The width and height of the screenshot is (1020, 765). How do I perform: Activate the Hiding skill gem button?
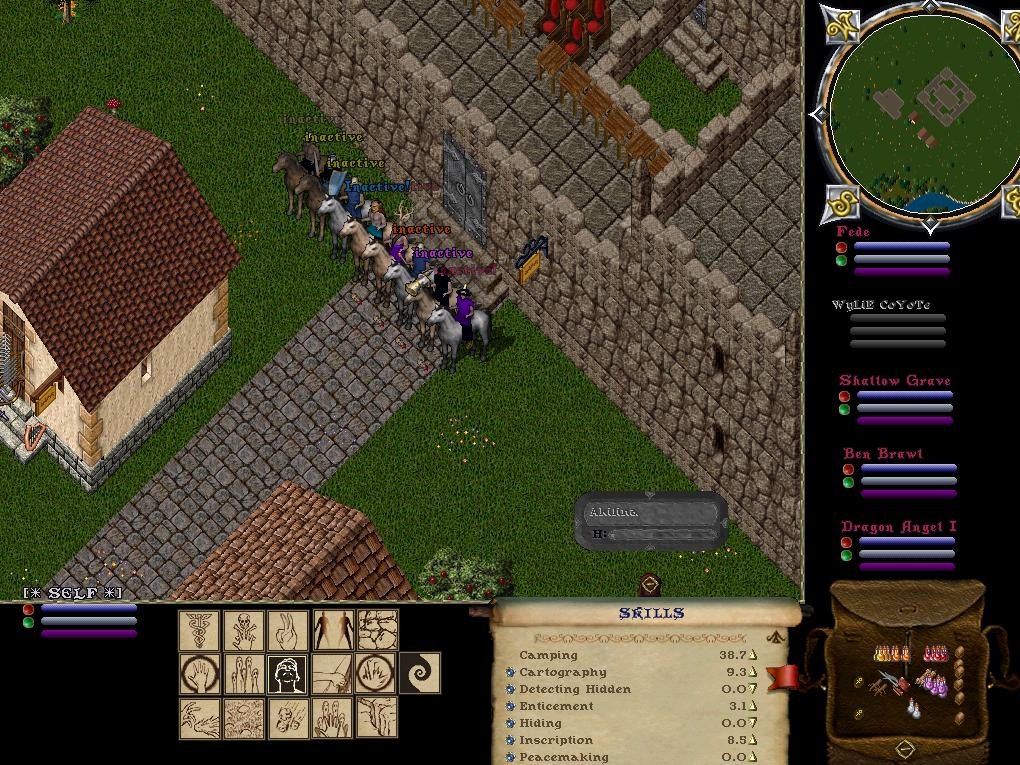(x=511, y=723)
